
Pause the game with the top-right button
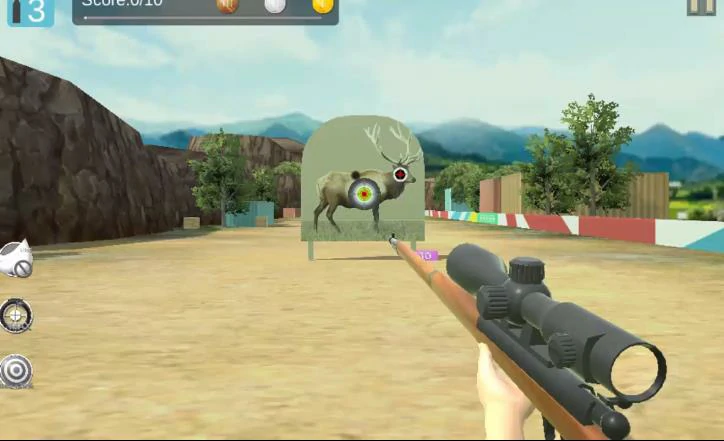click(x=701, y=6)
